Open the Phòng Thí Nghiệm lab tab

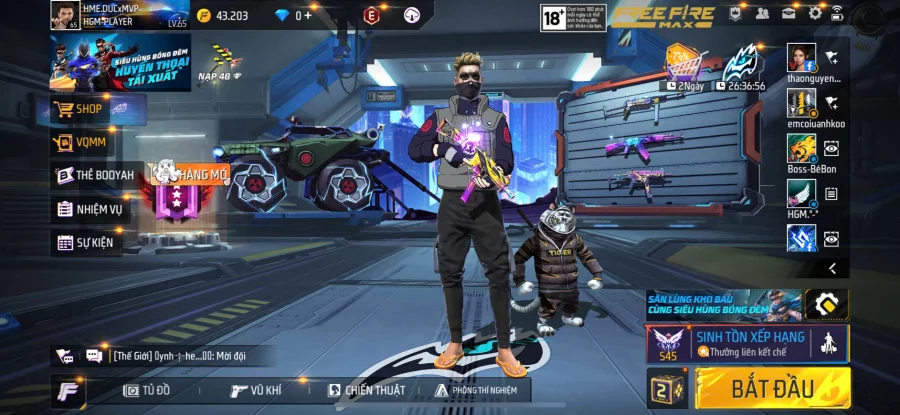coord(480,390)
